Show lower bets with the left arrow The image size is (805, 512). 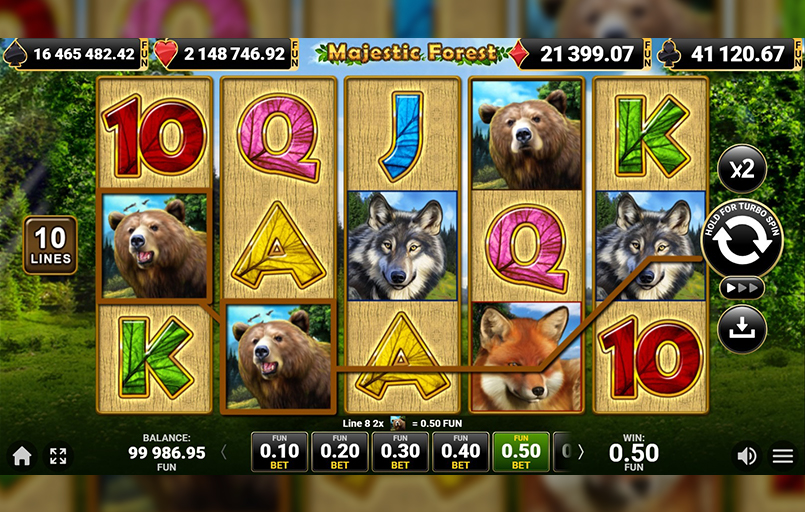coord(223,452)
